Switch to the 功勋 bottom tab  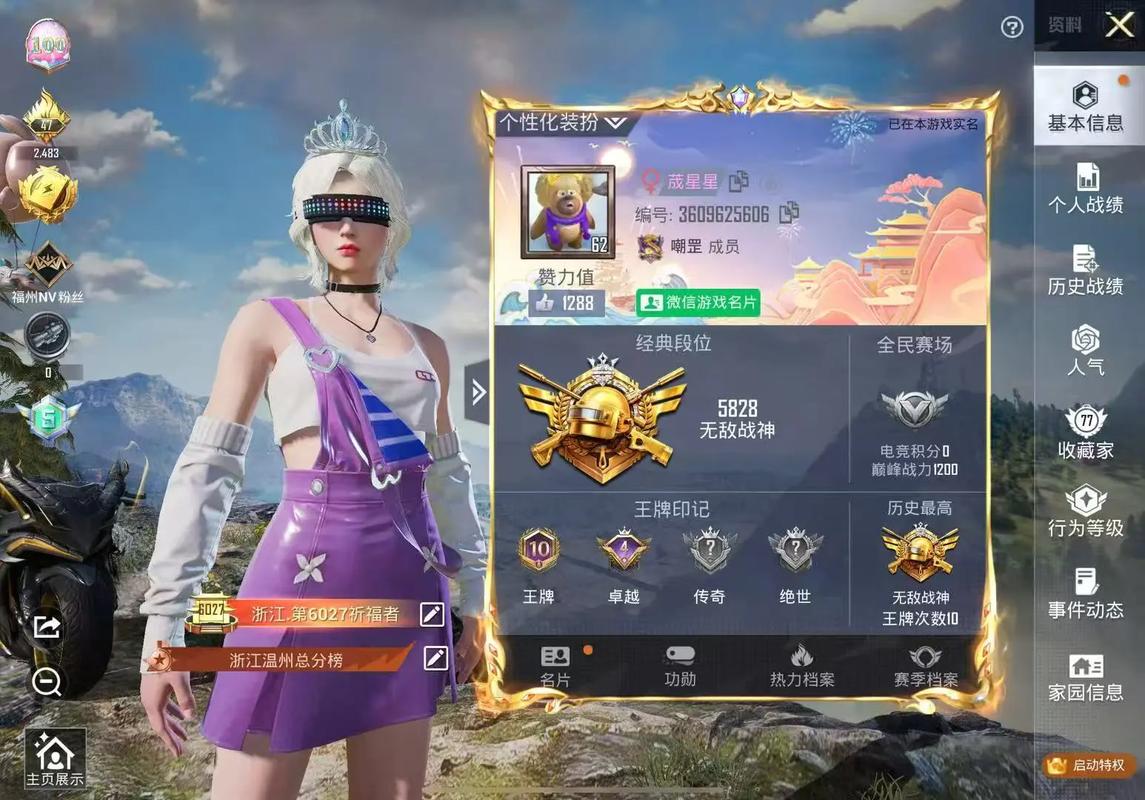point(680,666)
